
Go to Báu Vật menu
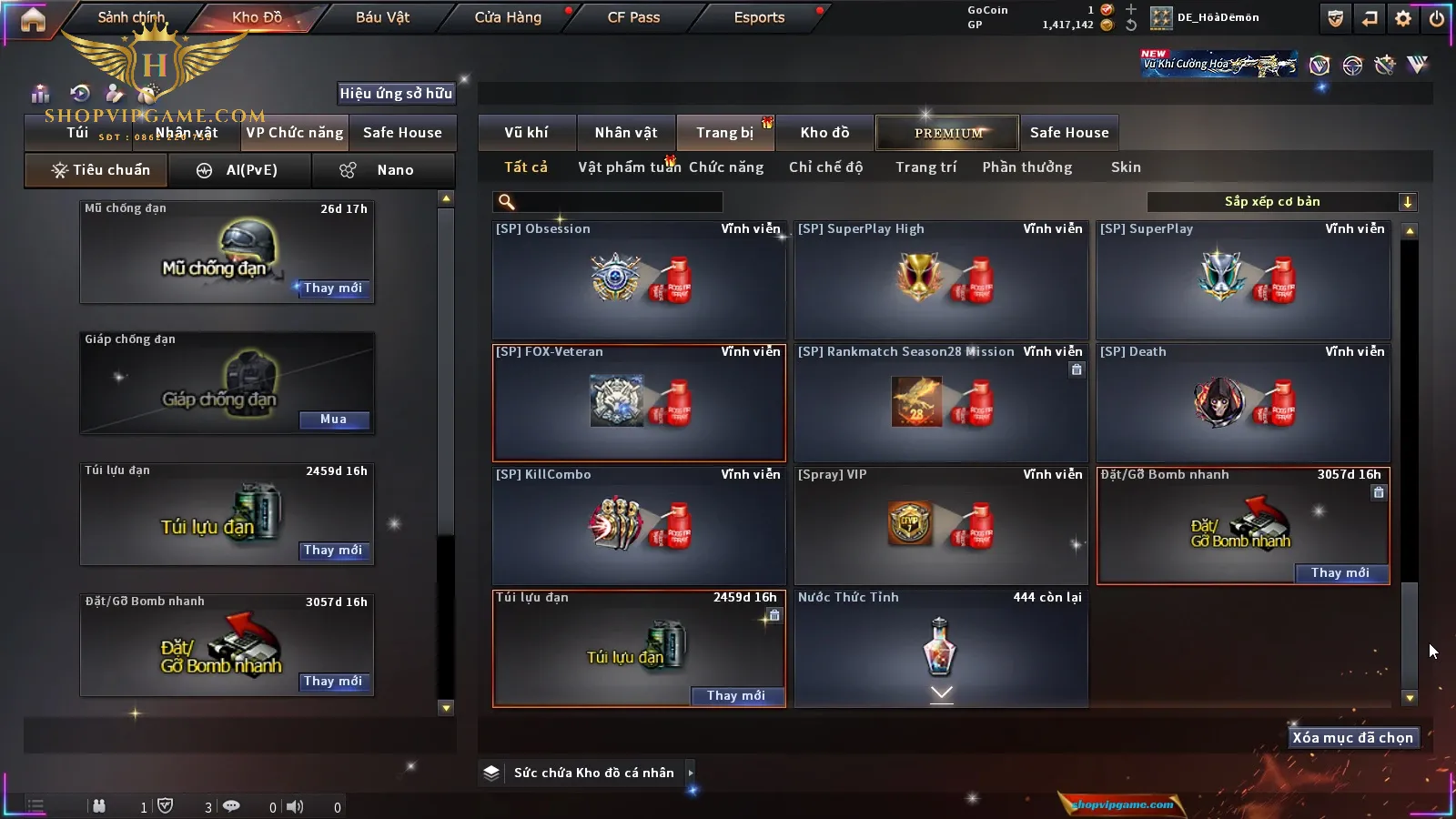(x=382, y=17)
